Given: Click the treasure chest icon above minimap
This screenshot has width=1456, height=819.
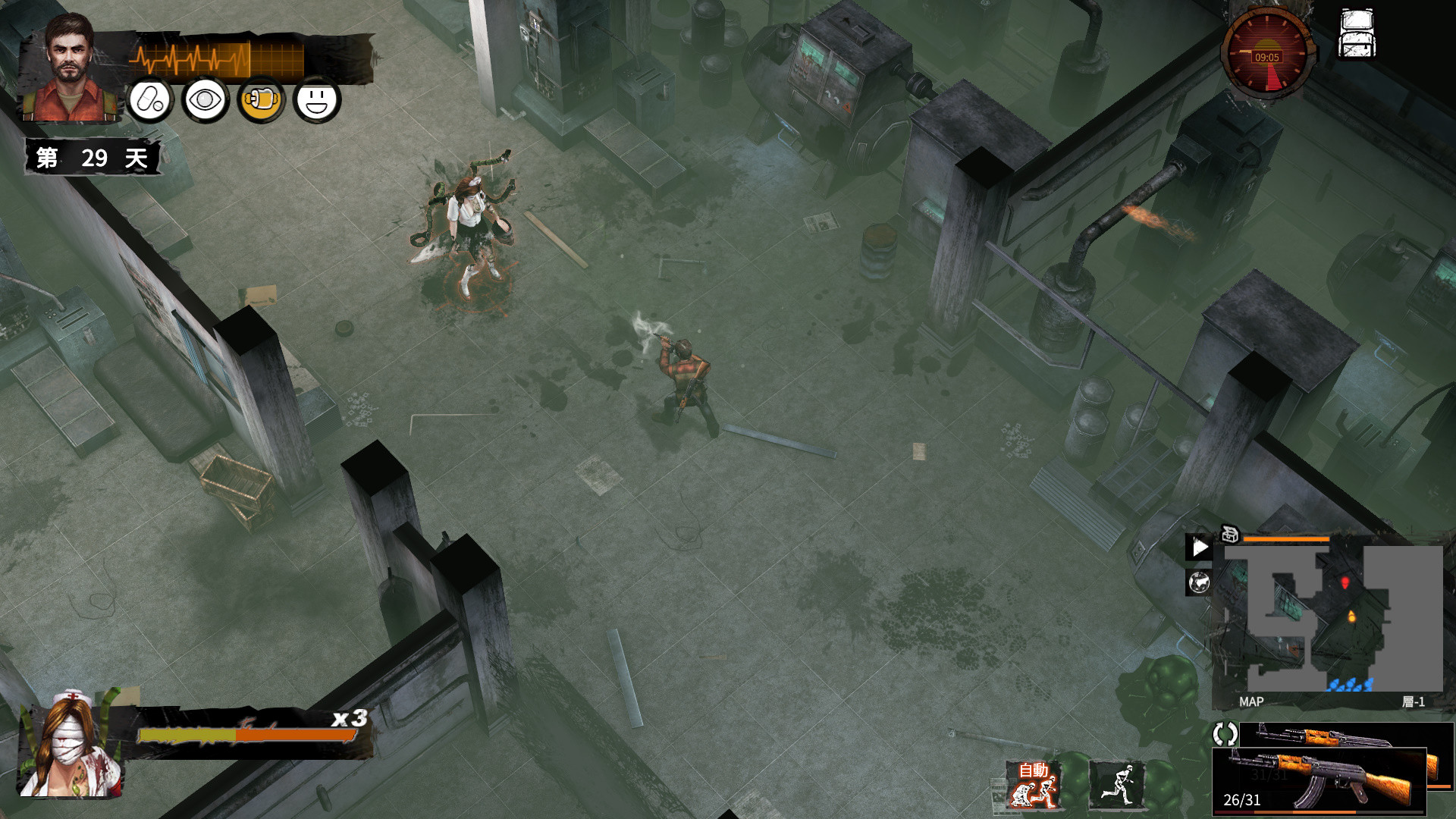Looking at the screenshot, I should pyautogui.click(x=1229, y=535).
